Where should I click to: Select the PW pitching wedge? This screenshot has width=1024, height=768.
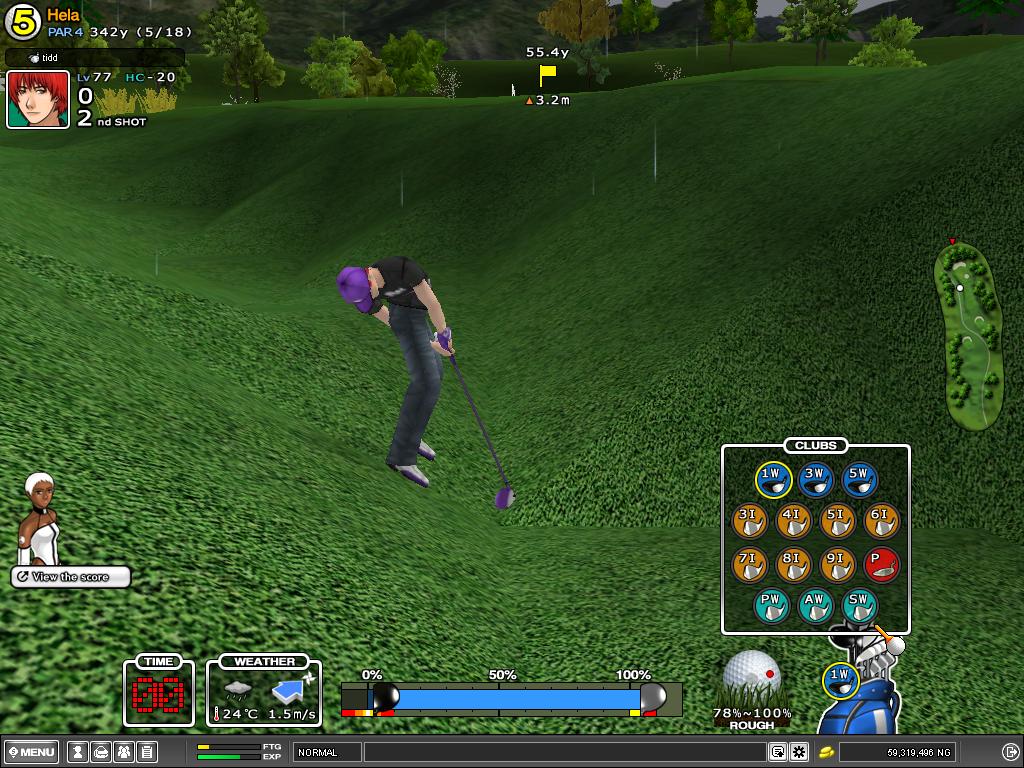(772, 606)
